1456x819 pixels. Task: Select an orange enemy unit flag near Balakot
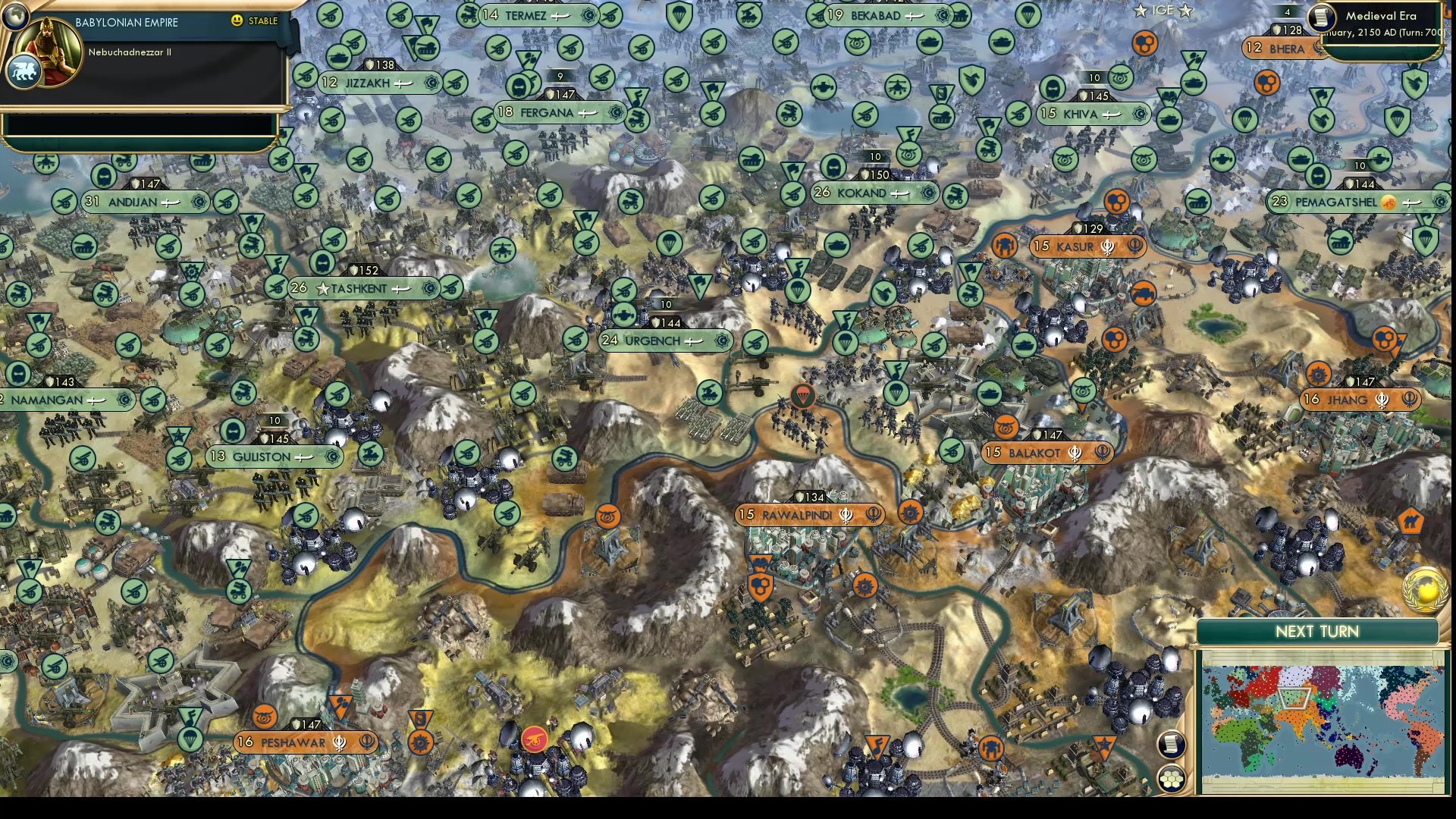tap(1006, 428)
